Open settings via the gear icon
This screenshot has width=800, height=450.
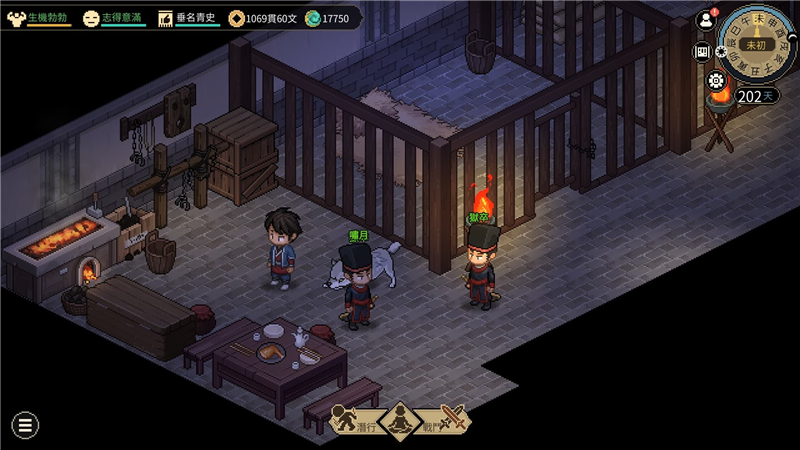(715, 81)
